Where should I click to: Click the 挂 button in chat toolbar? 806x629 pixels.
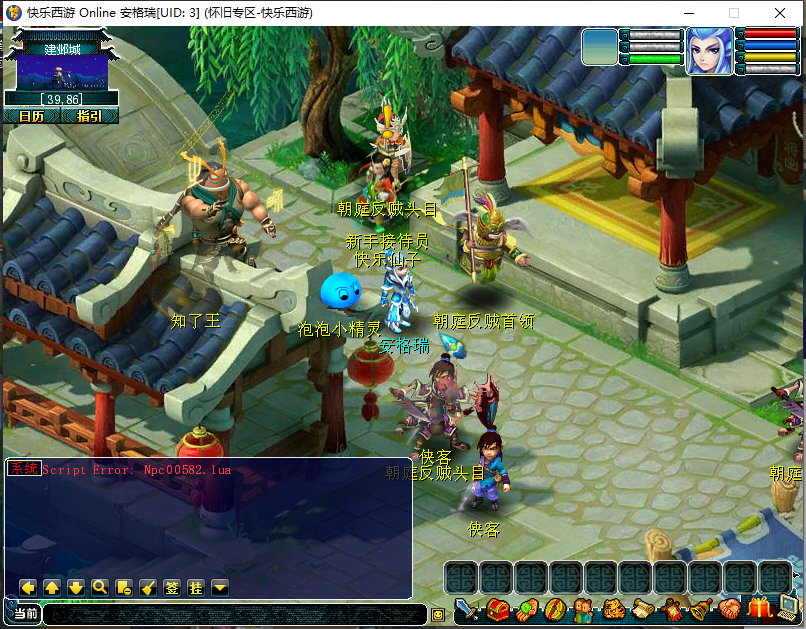[x=196, y=587]
